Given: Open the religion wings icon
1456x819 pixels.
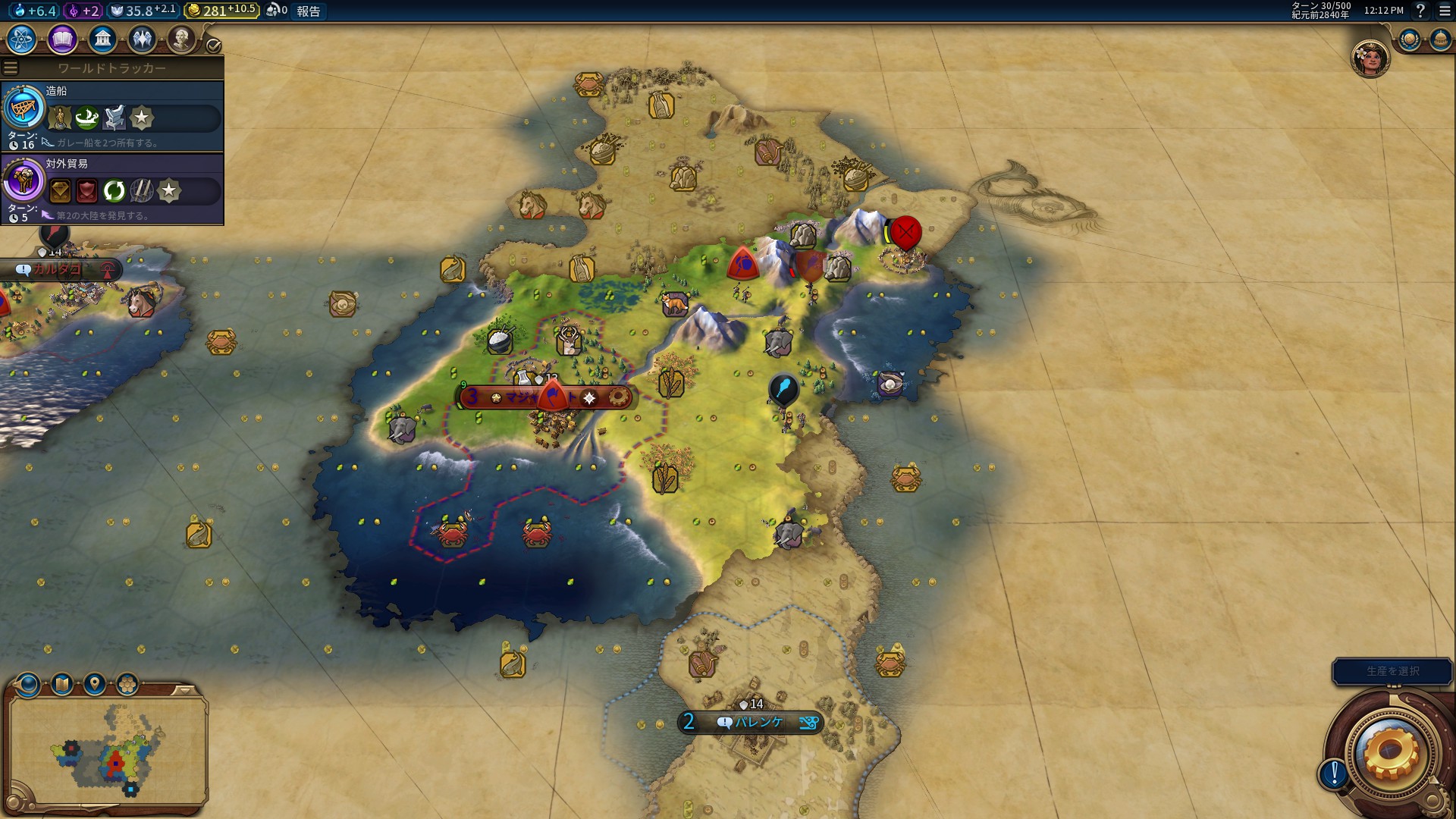Looking at the screenshot, I should 142,39.
